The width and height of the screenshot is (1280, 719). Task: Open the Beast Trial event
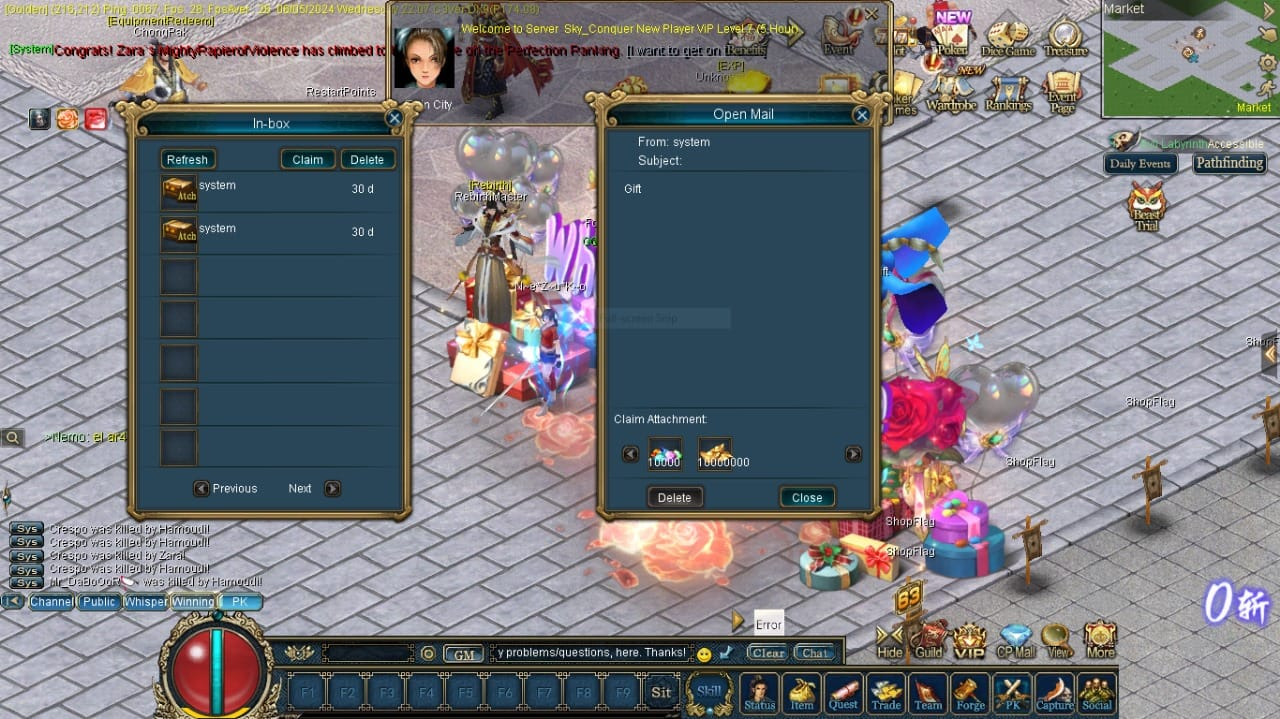coord(1147,206)
